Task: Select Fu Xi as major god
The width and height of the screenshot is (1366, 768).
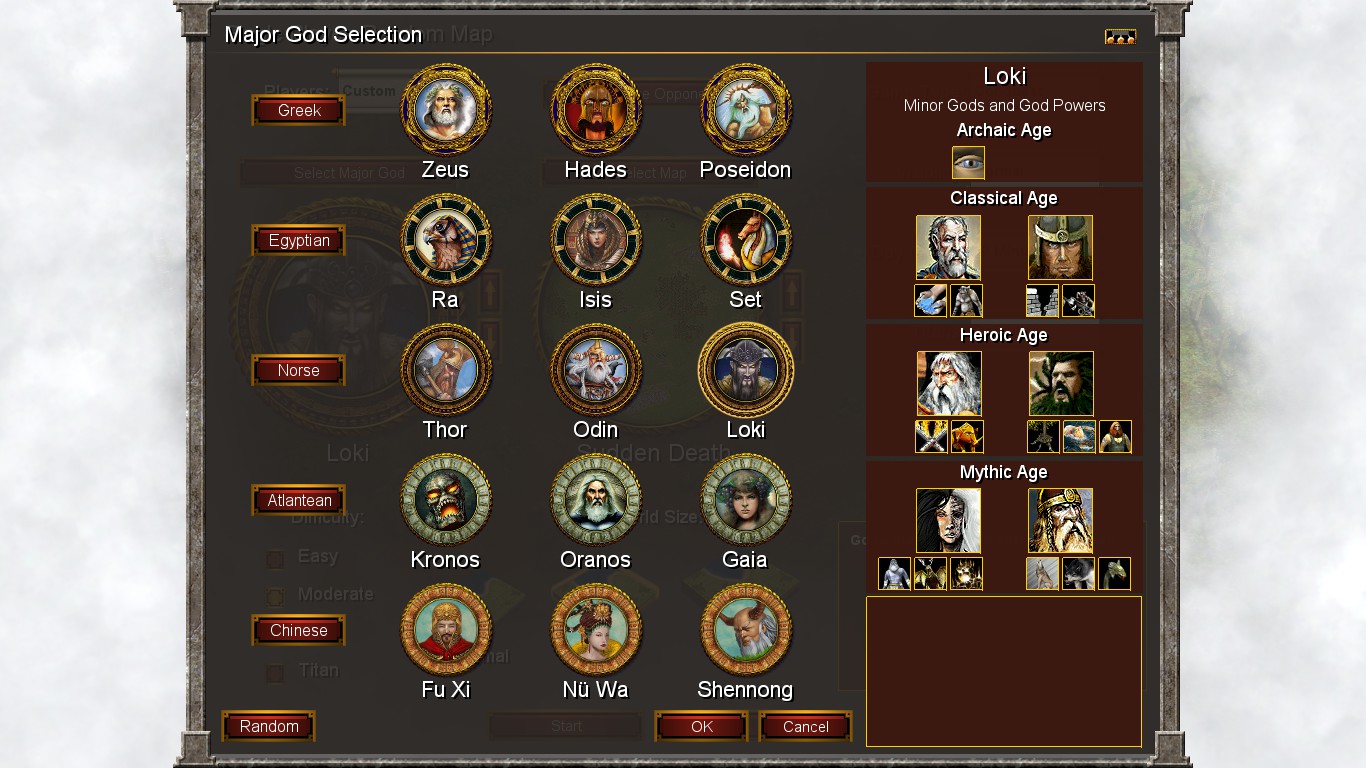Action: coord(445,630)
